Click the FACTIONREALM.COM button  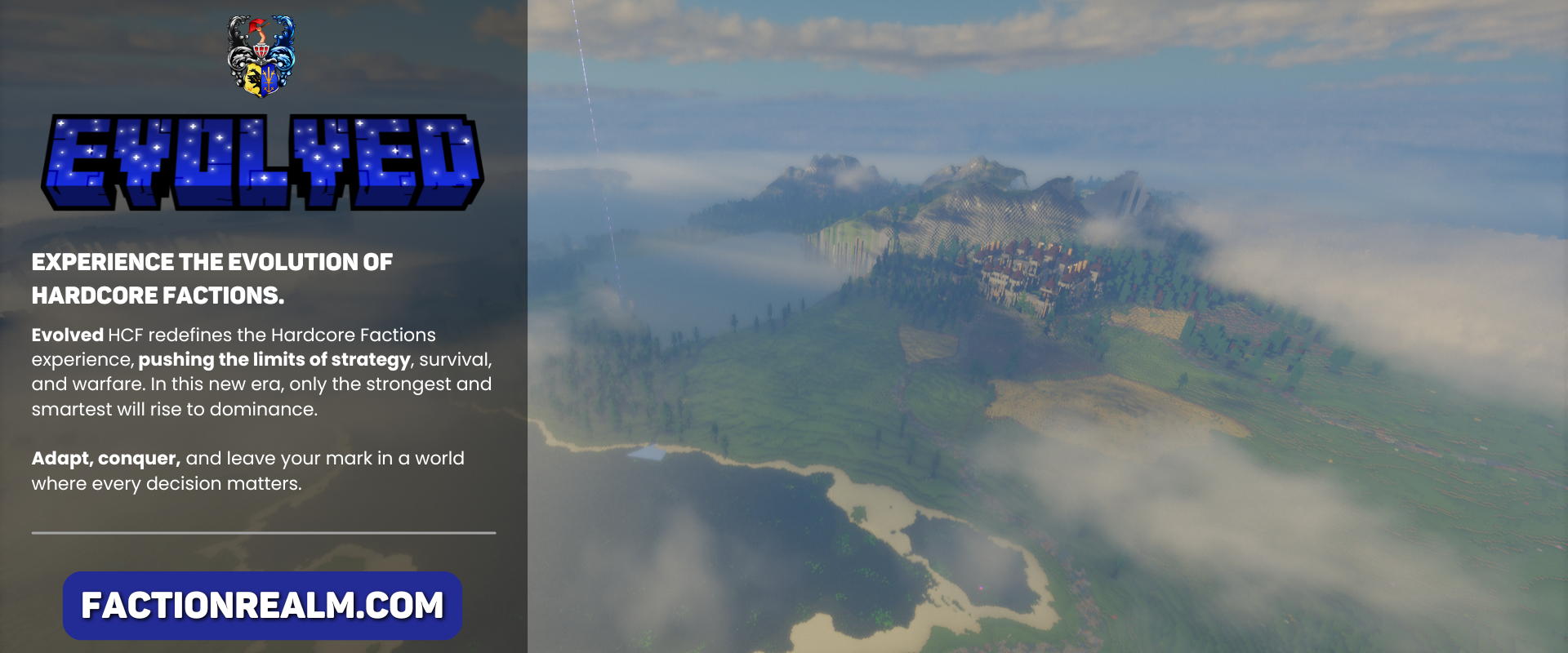[x=262, y=606]
